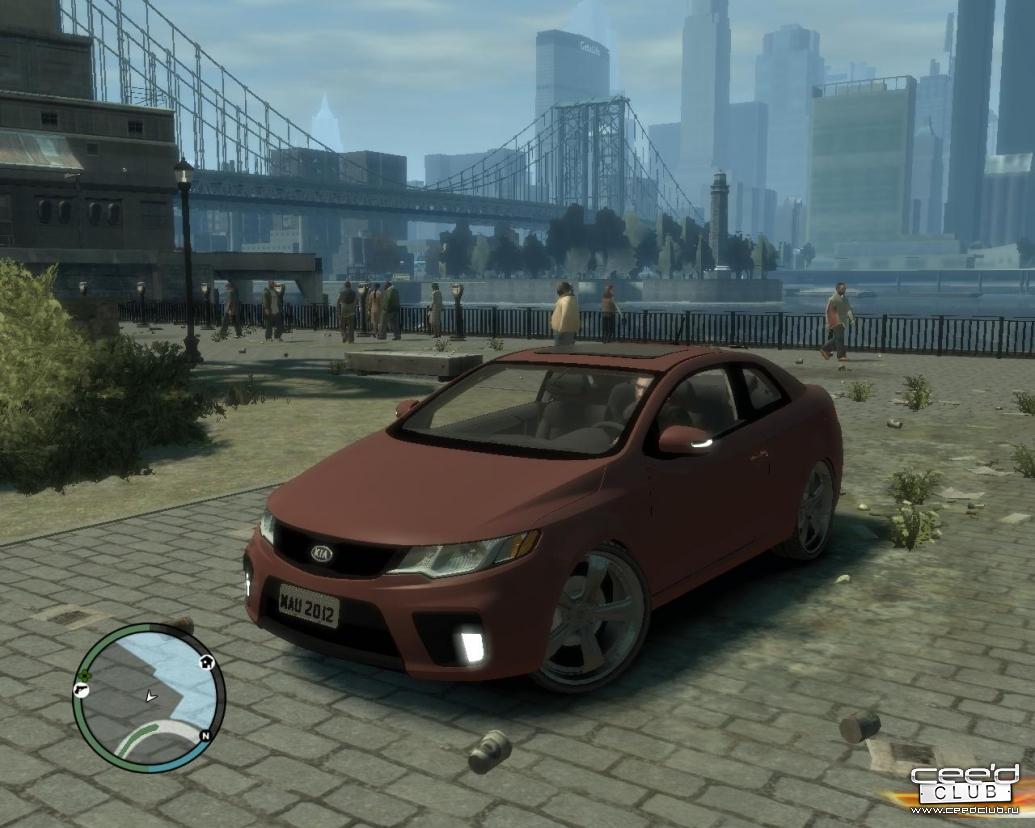Click the player arrow on the minimap
This screenshot has width=1035, height=828.
click(151, 695)
